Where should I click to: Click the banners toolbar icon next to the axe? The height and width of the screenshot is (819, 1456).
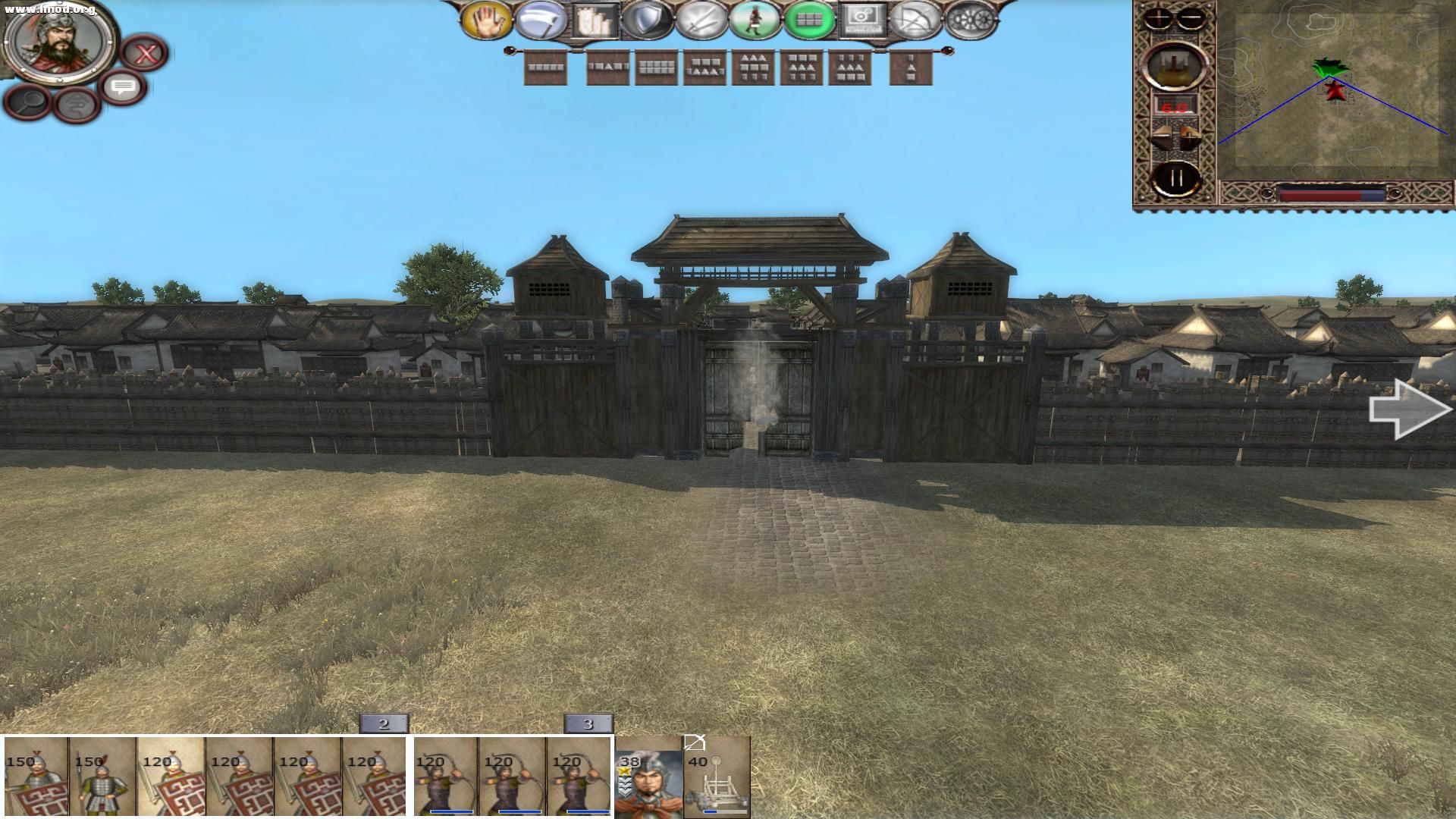tap(594, 19)
